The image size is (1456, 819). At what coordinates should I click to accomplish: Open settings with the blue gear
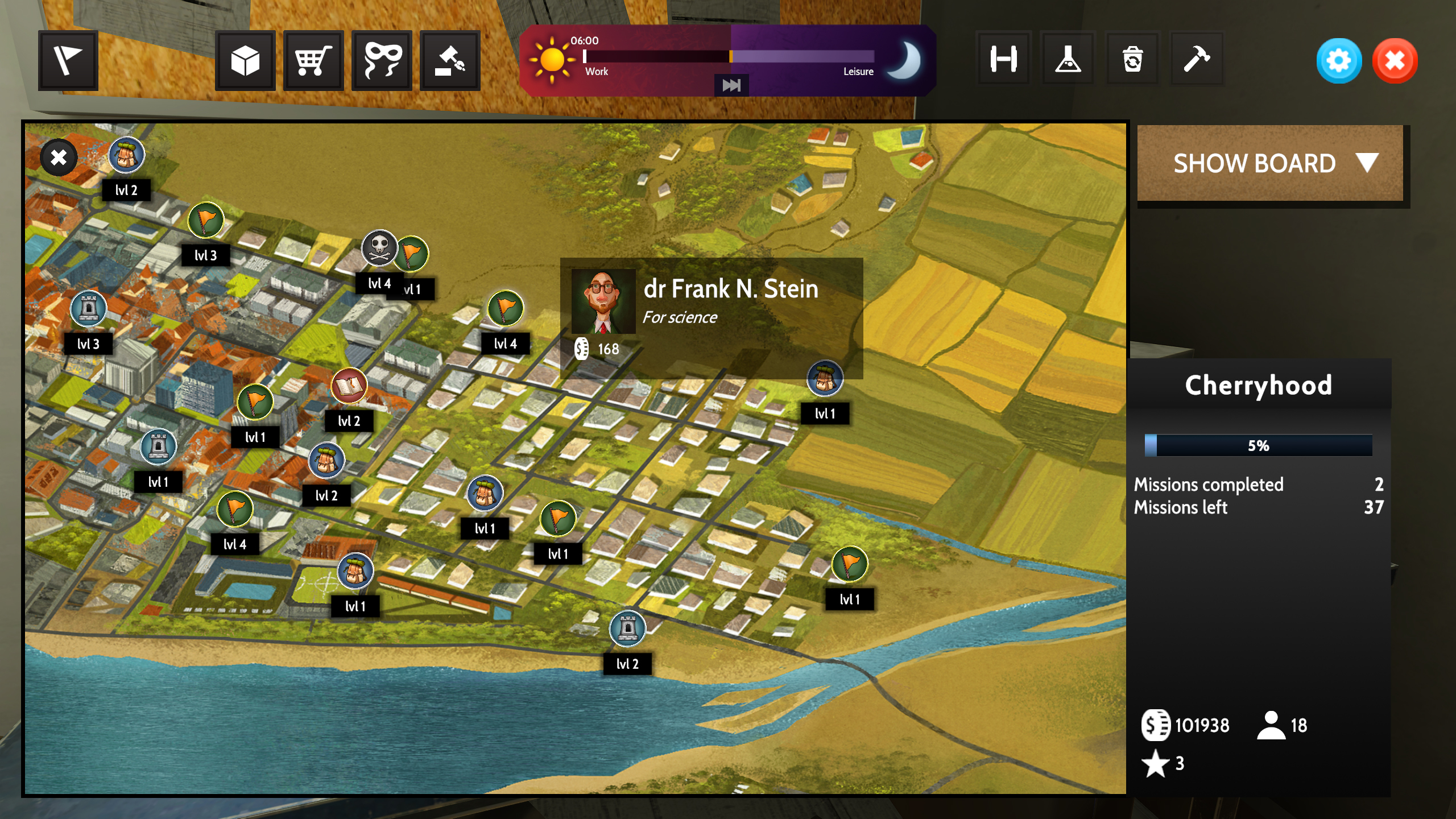[1339, 60]
